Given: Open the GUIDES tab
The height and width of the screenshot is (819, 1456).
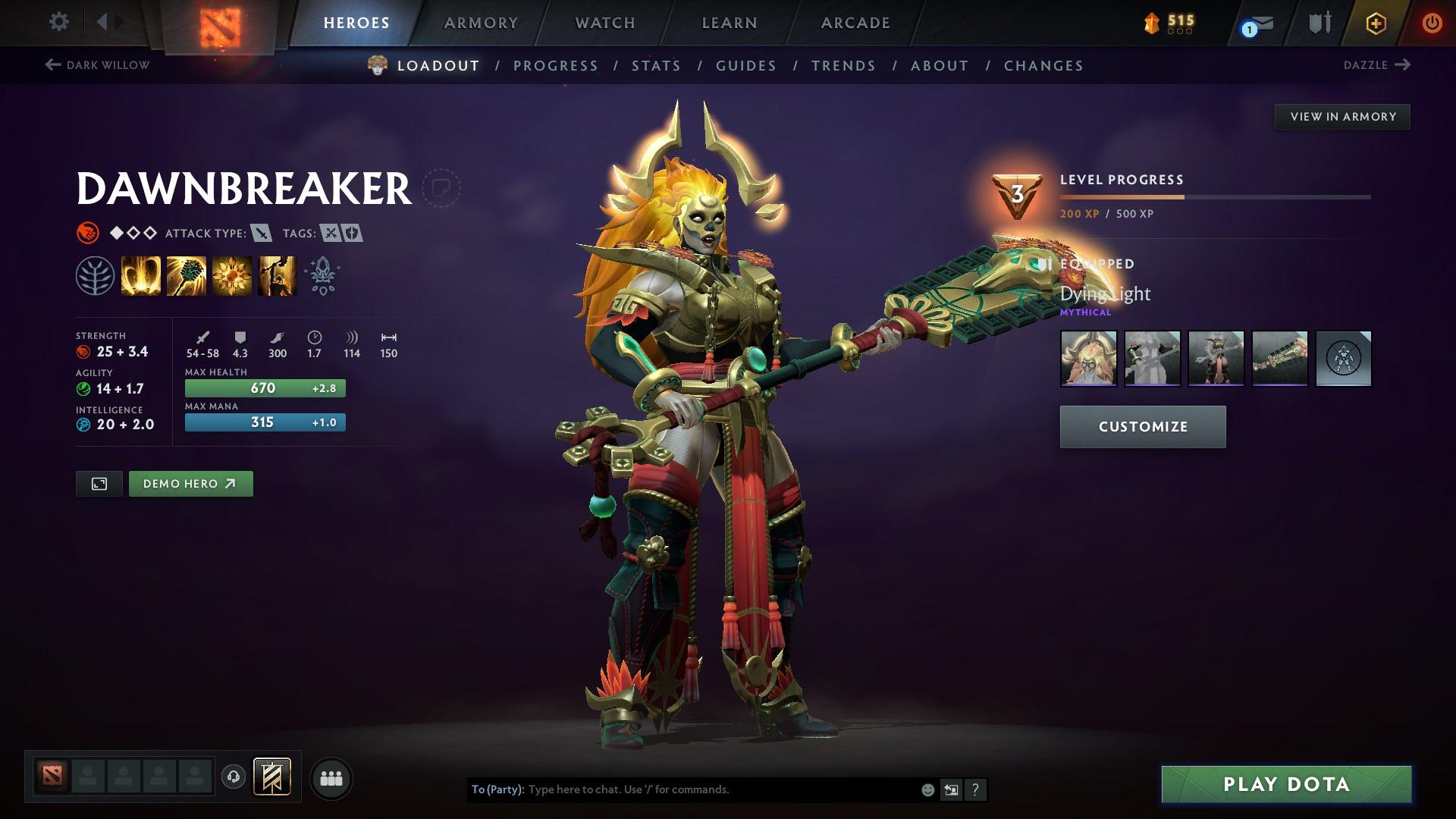Looking at the screenshot, I should tap(745, 66).
